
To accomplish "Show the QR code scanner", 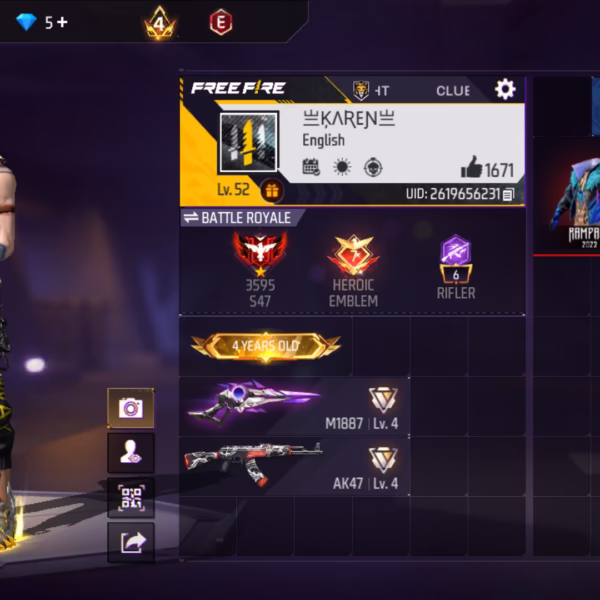I will point(131,498).
